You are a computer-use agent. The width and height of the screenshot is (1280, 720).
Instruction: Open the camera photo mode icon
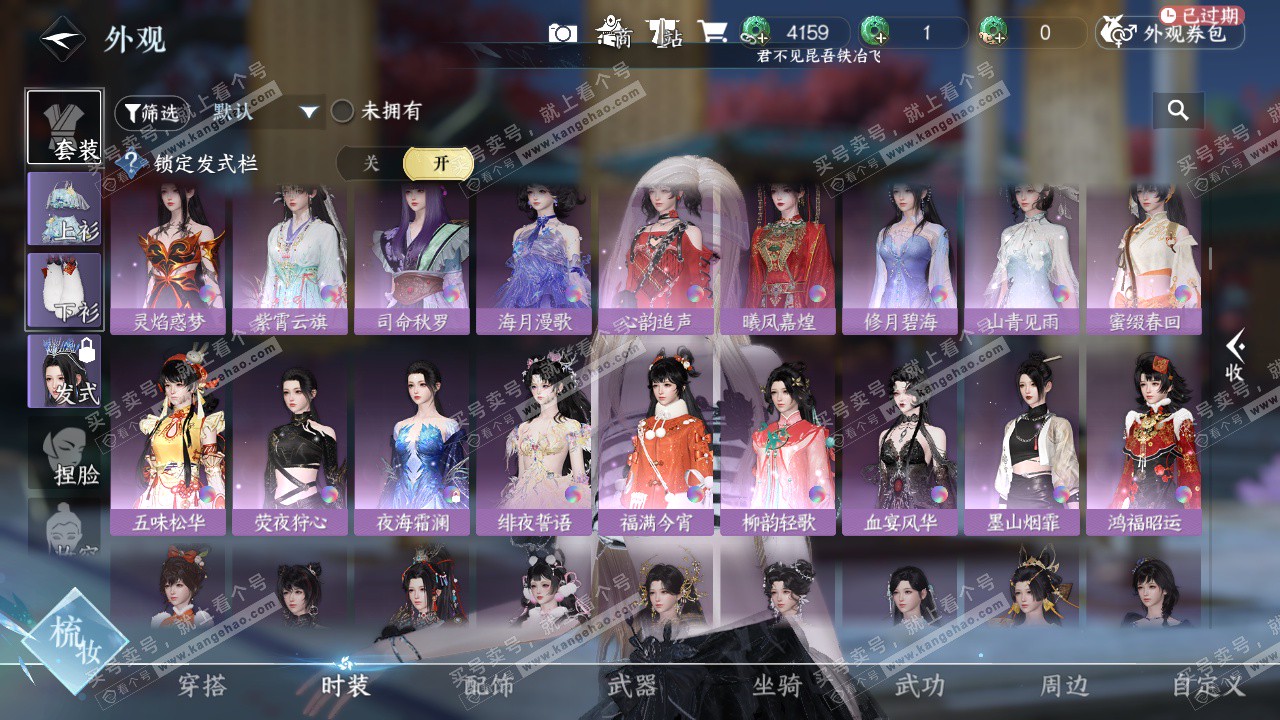[x=563, y=33]
